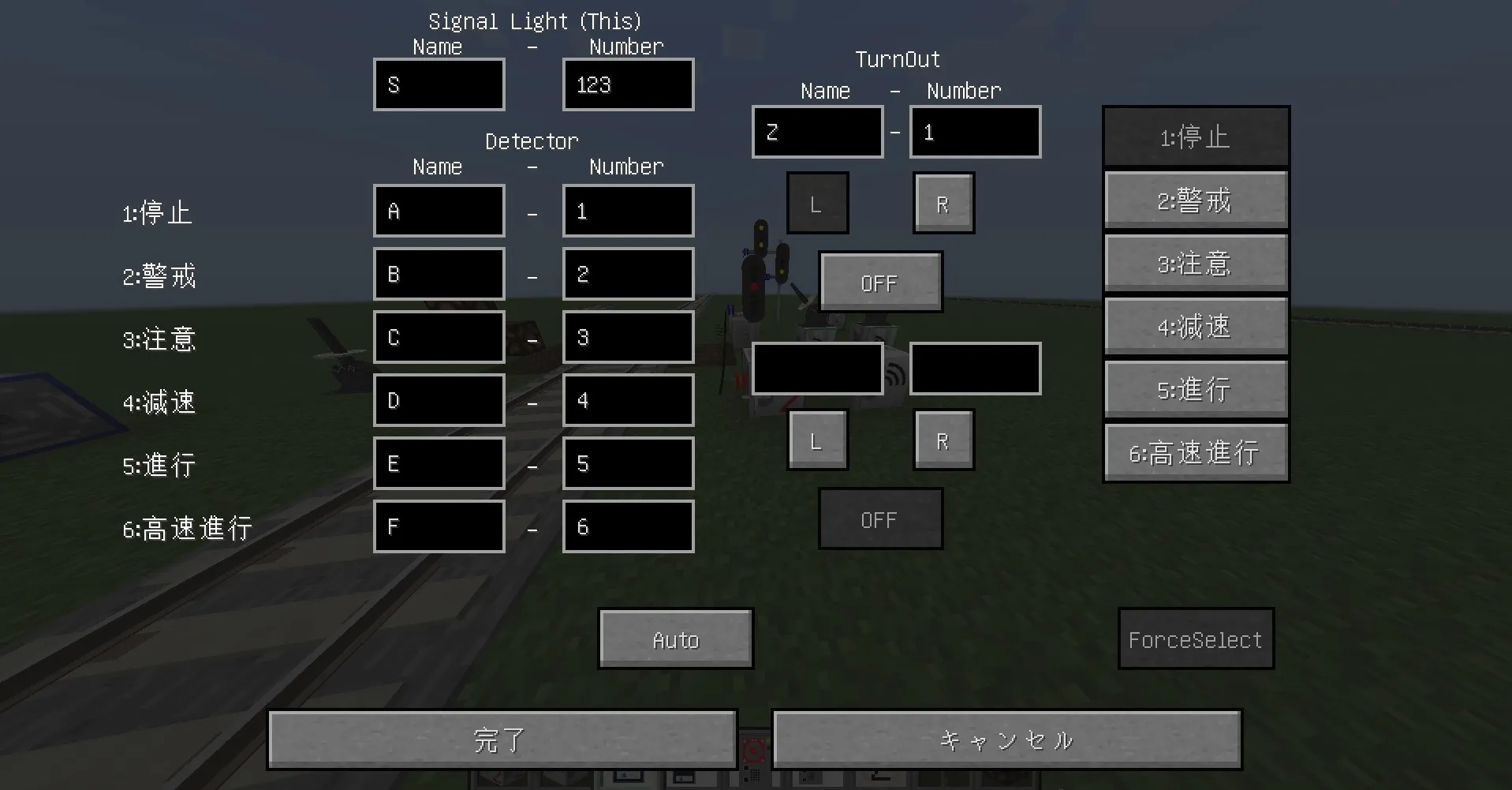Click the Signal Light Number field showing 123
Viewport: 1512px width, 790px height.
(628, 84)
